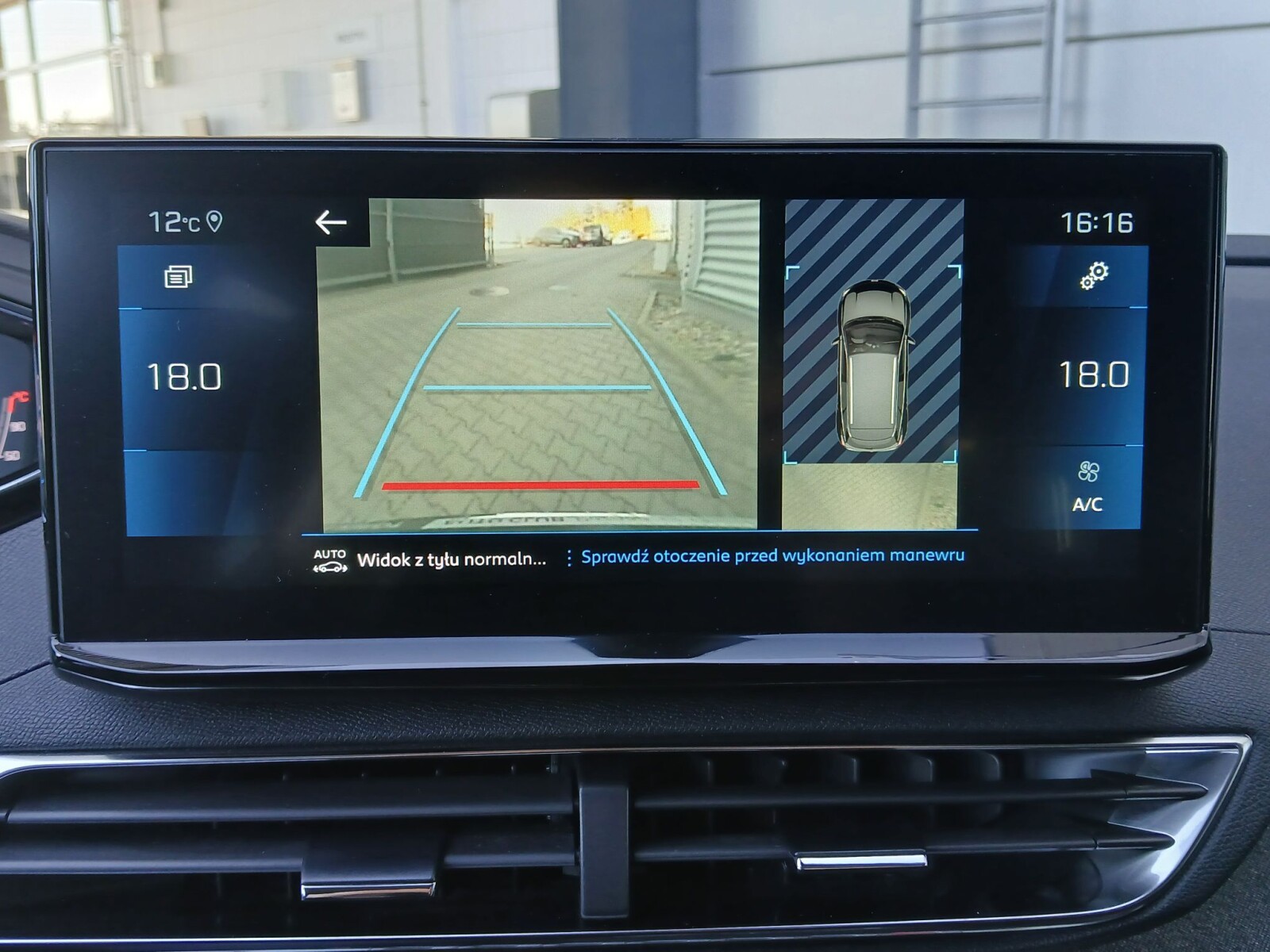1270x952 pixels.
Task: Open the settings gears icon
Action: [1094, 276]
